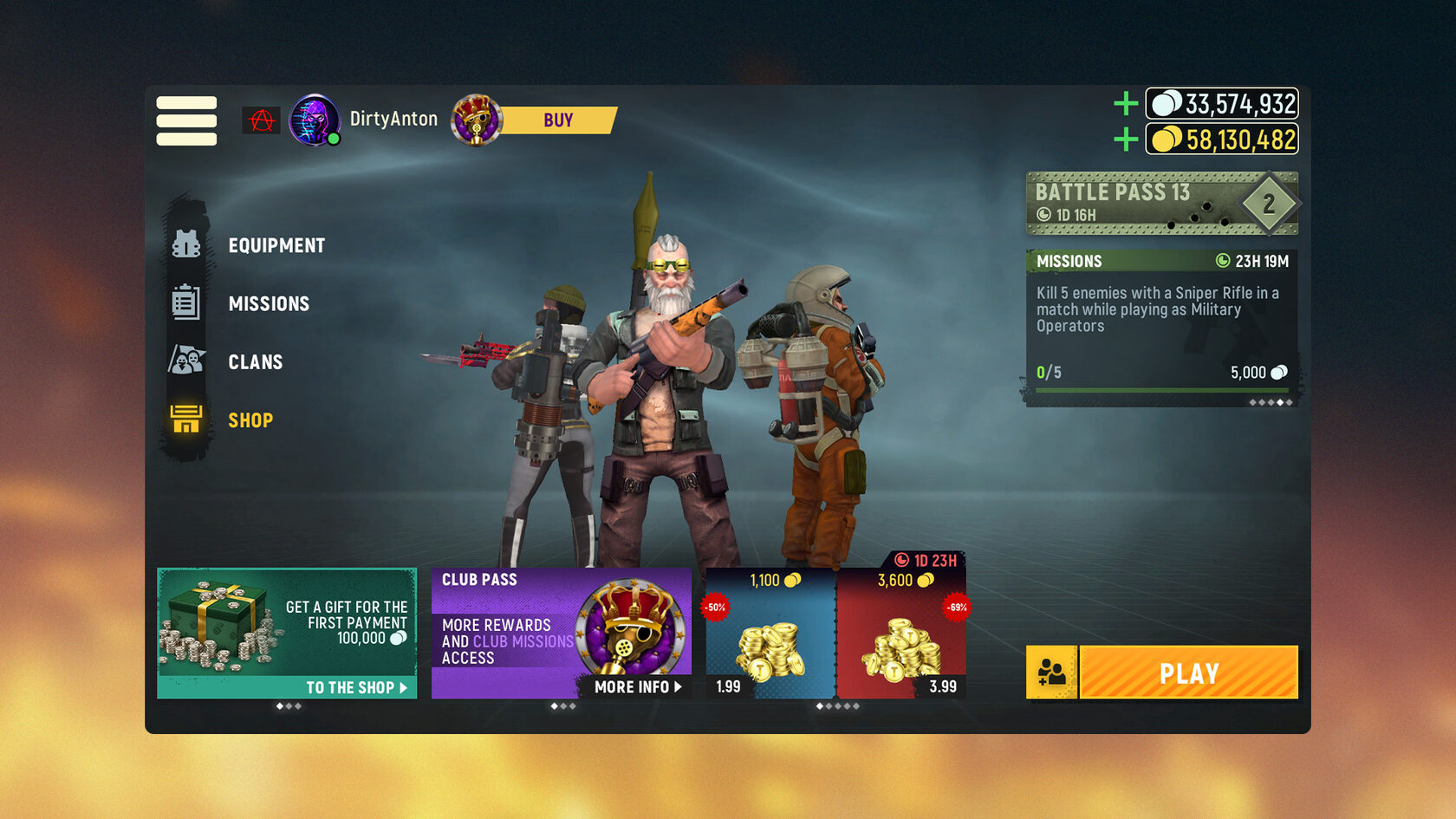
Task: Click DirtyAnton's profile avatar
Action: point(314,120)
